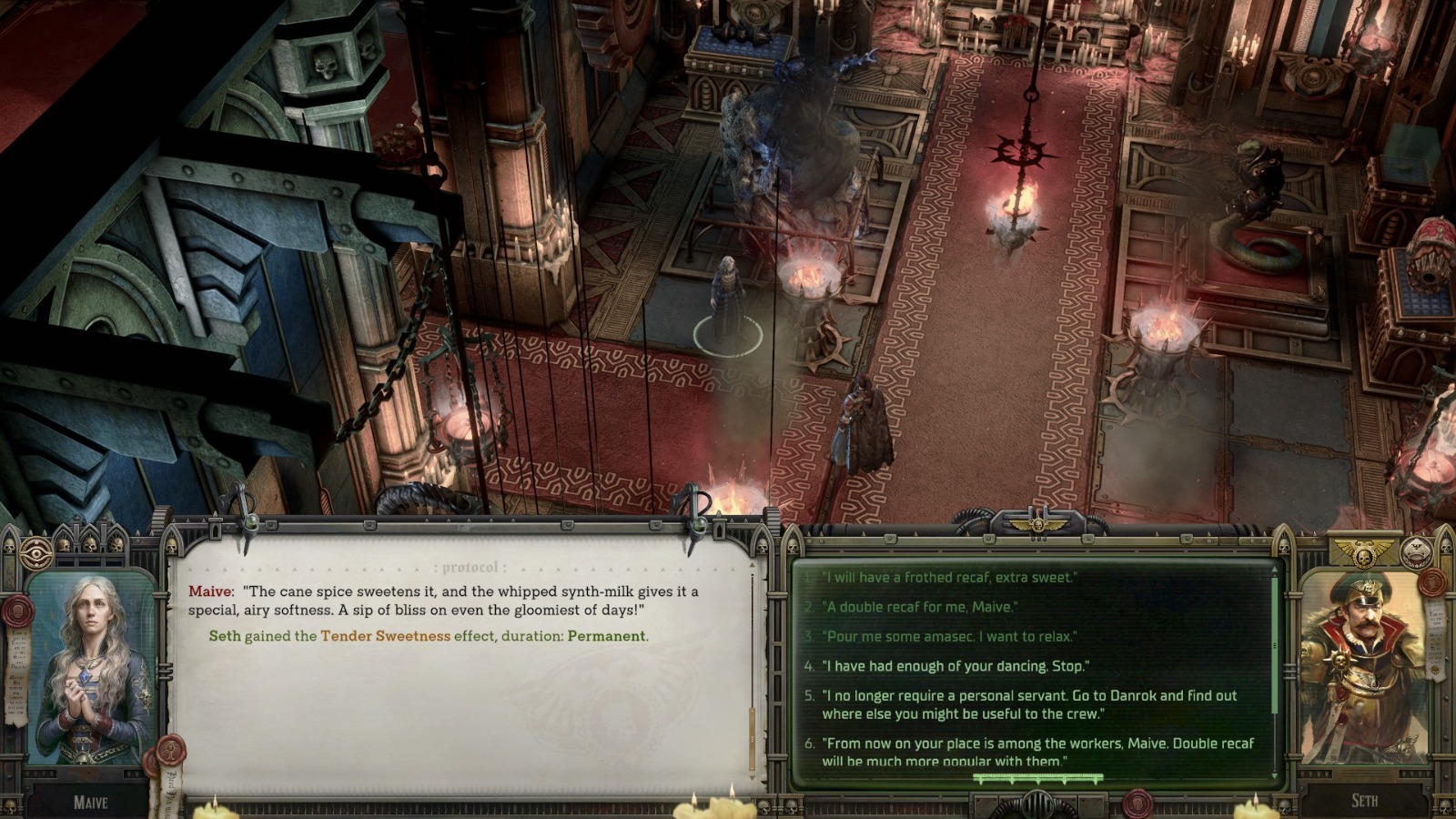The image size is (1456, 819).
Task: Click the green scroll indicator below the response list
Action: pos(1036,778)
